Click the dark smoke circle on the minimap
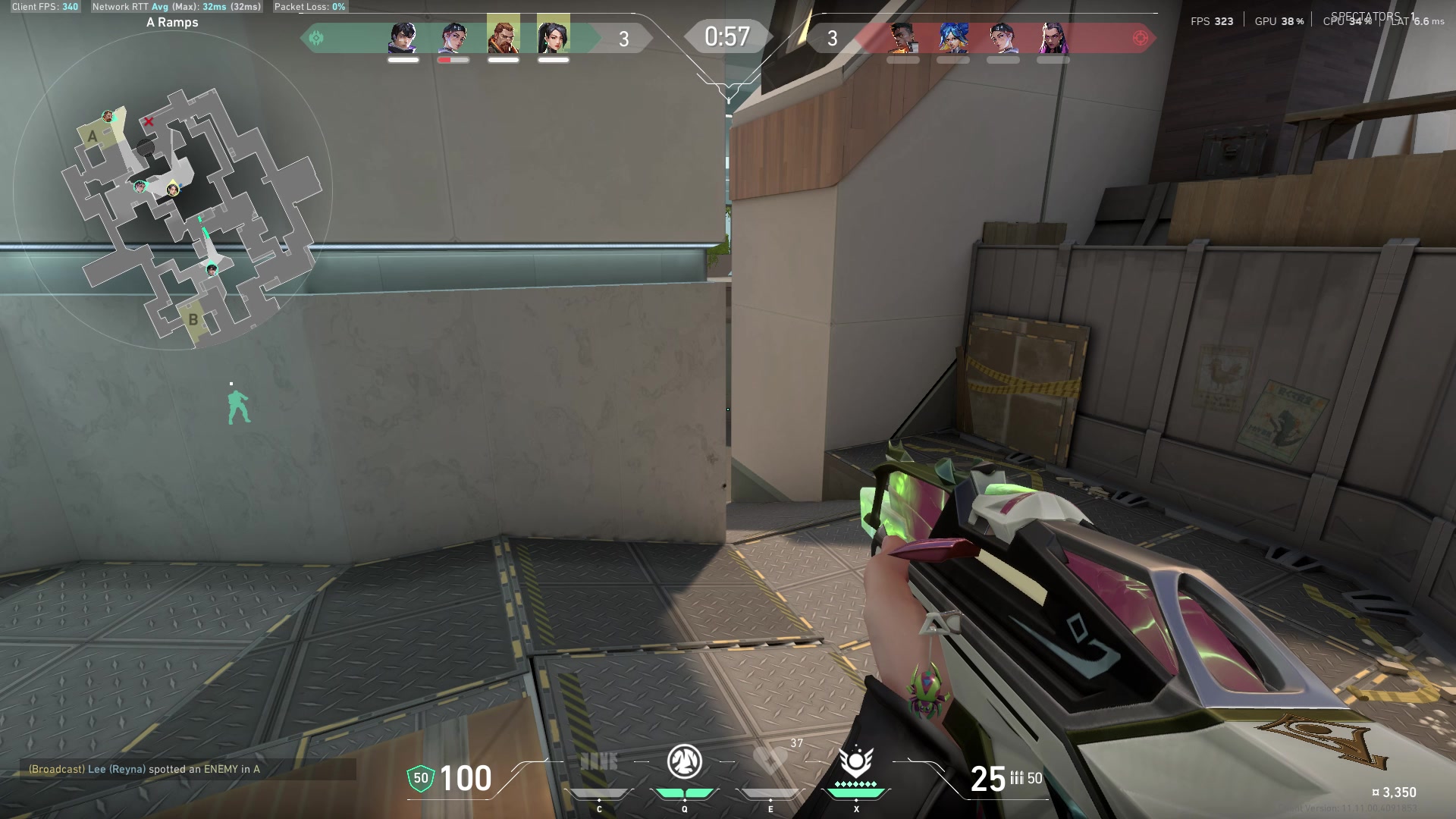1456x819 pixels. tap(146, 147)
